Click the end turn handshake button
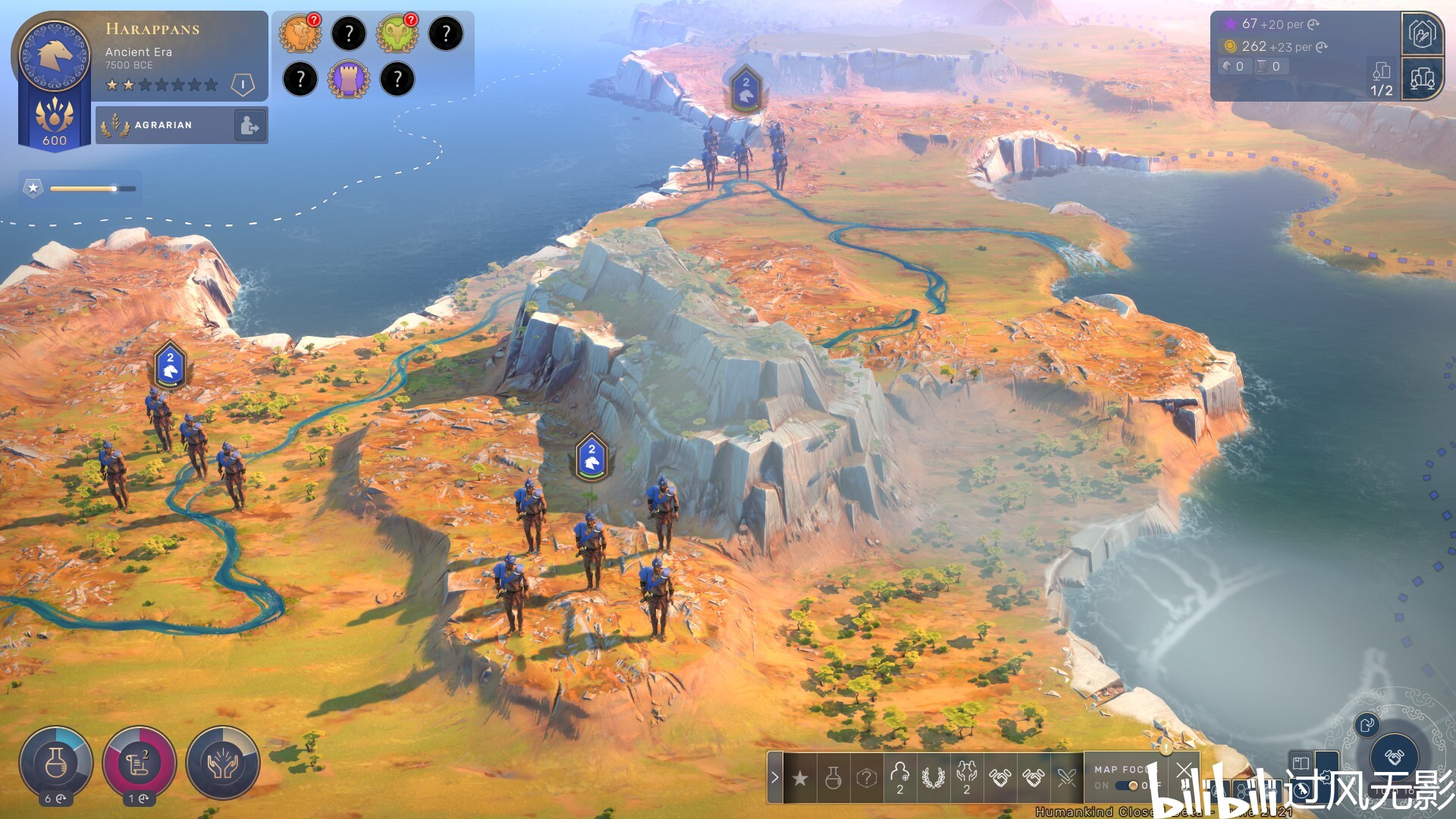This screenshot has height=819, width=1456. [x=1394, y=756]
